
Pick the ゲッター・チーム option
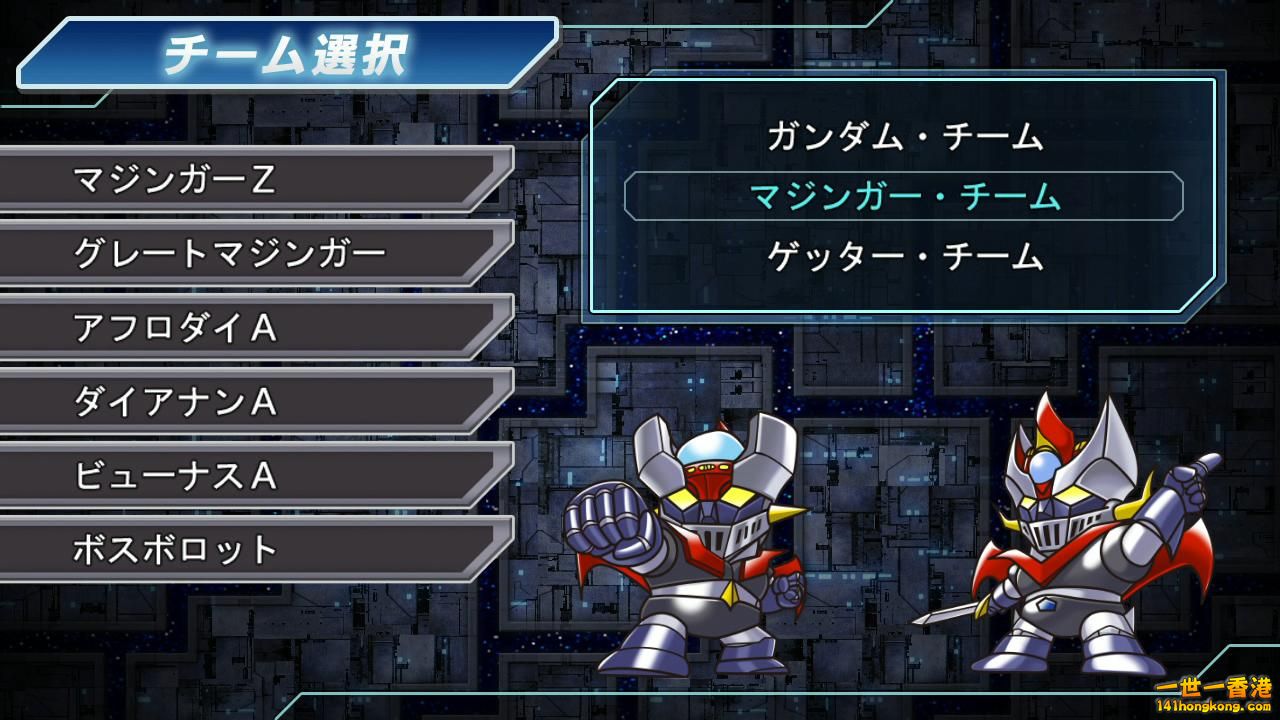tap(904, 257)
